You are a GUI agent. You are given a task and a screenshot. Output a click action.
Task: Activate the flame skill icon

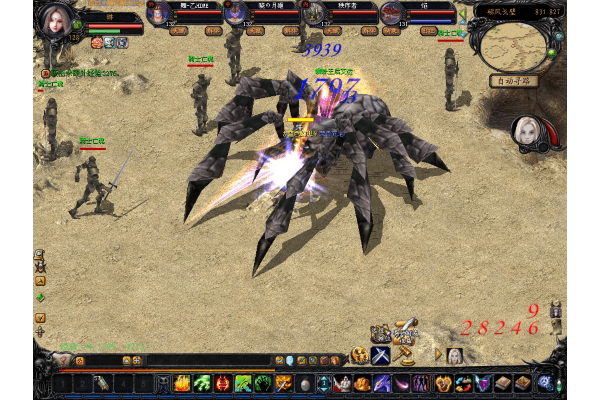click(x=183, y=383)
